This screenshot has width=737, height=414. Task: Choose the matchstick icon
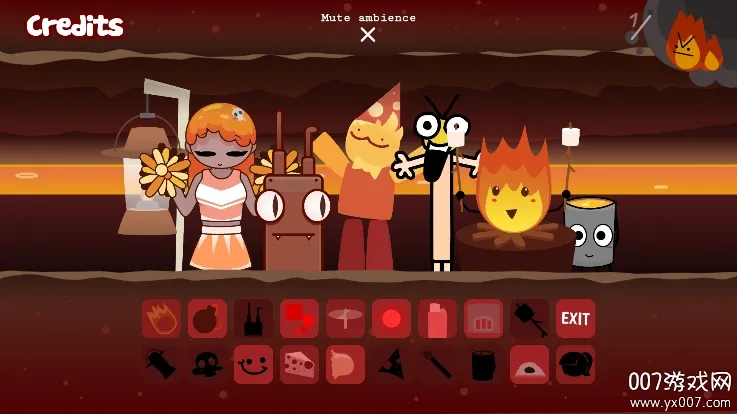pos(437,365)
